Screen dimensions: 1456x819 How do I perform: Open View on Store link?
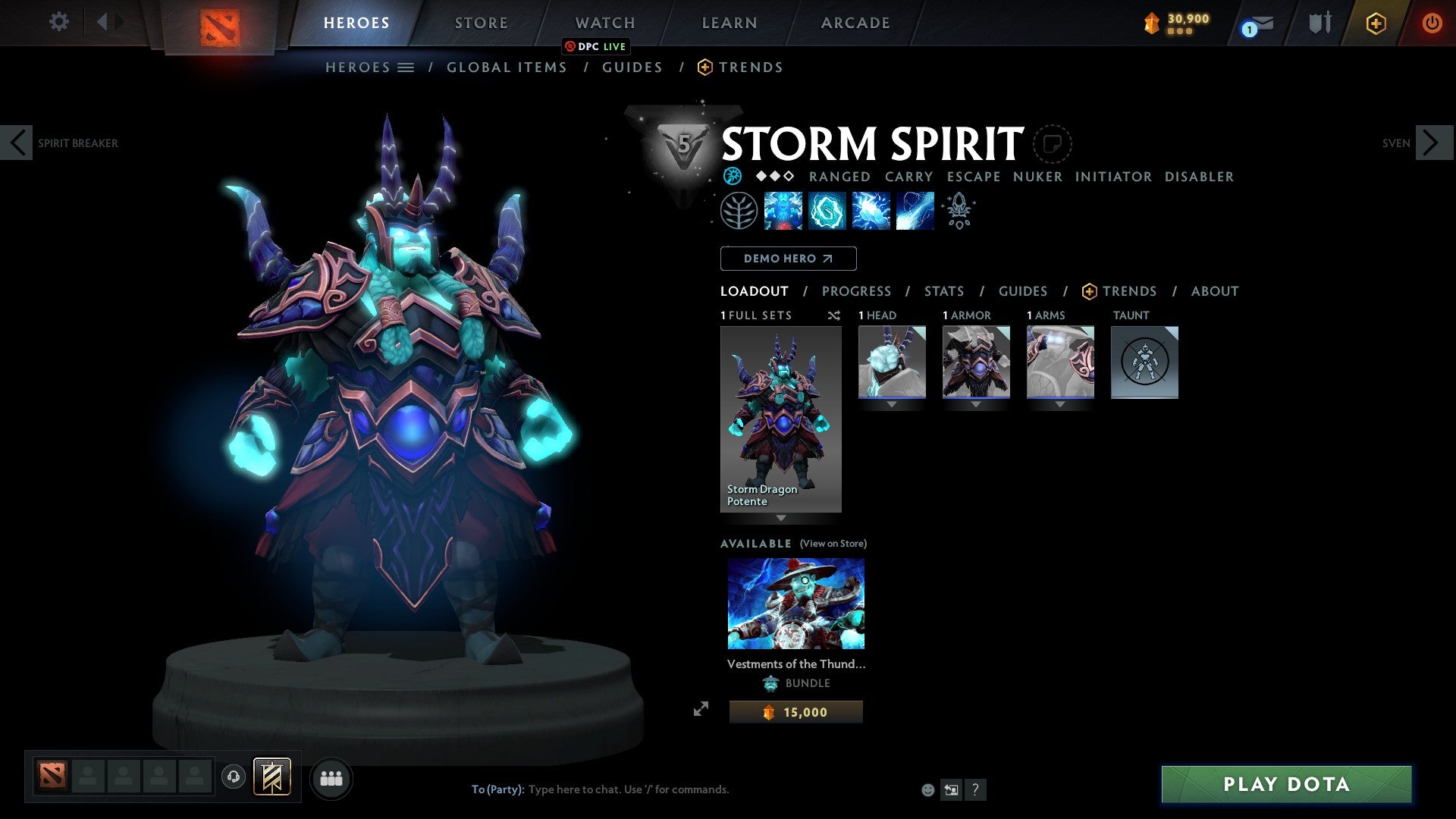point(833,544)
